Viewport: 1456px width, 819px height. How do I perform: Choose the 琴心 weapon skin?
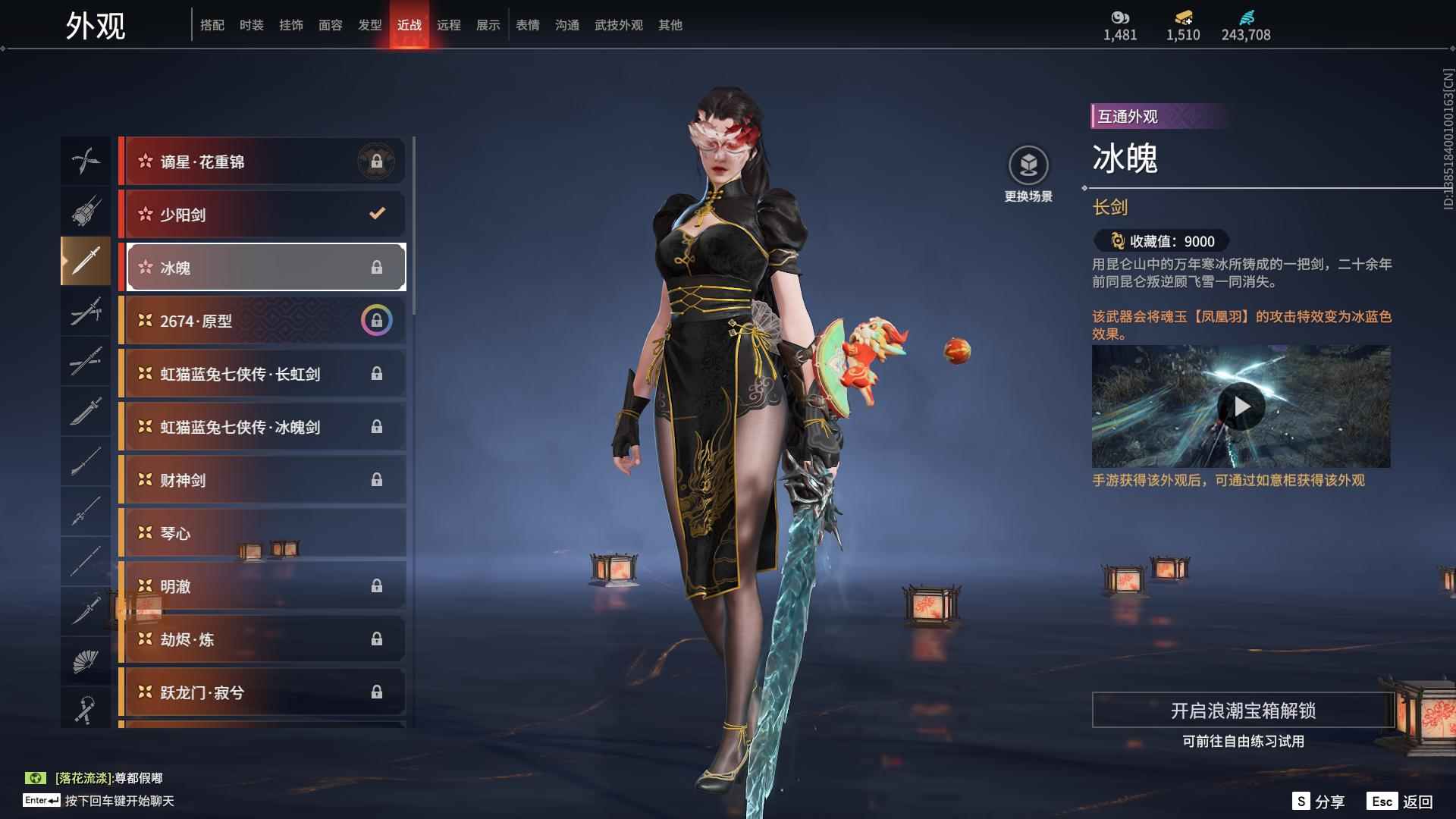[262, 533]
